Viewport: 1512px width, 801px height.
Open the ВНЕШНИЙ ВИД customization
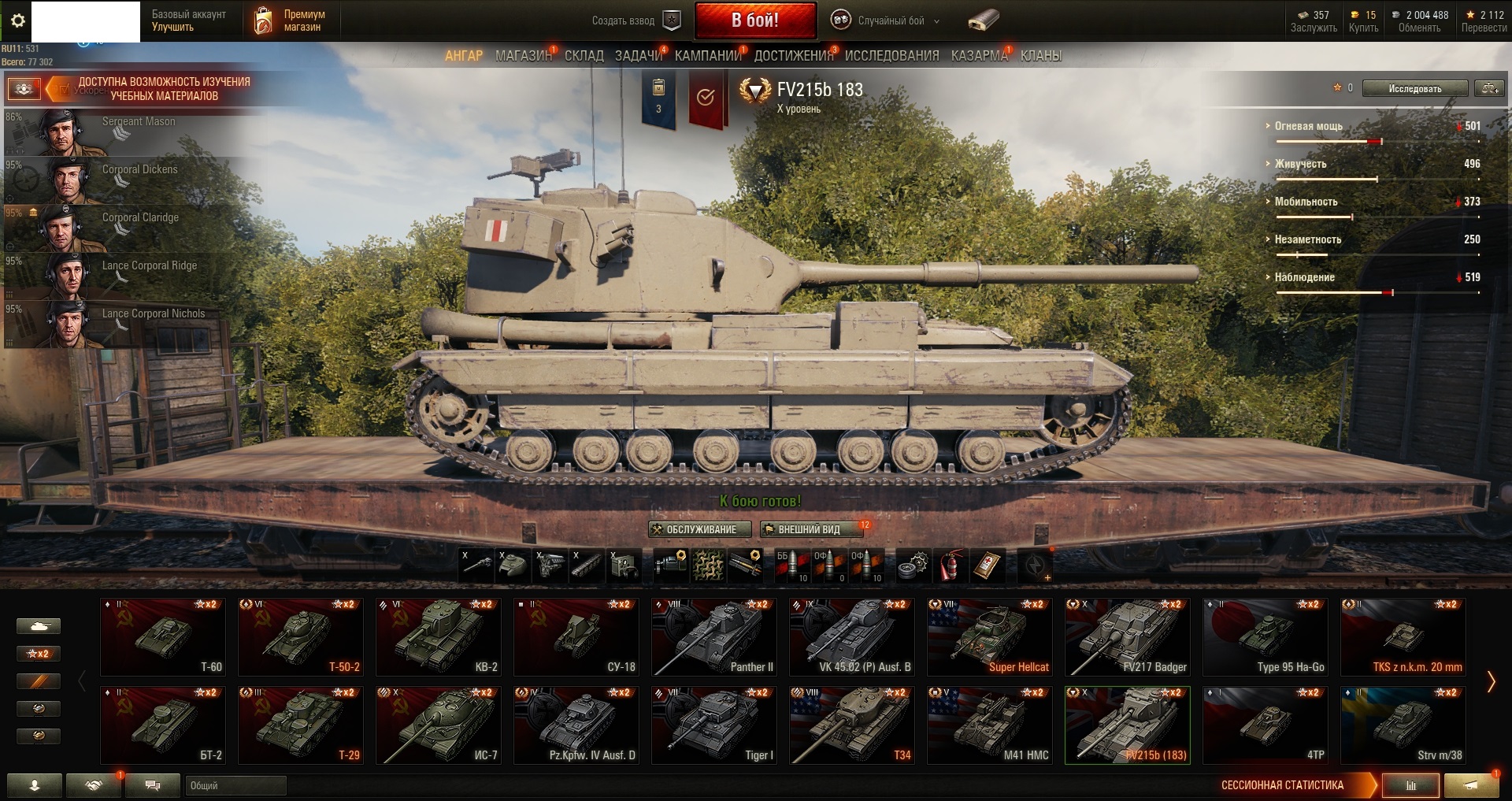click(810, 529)
